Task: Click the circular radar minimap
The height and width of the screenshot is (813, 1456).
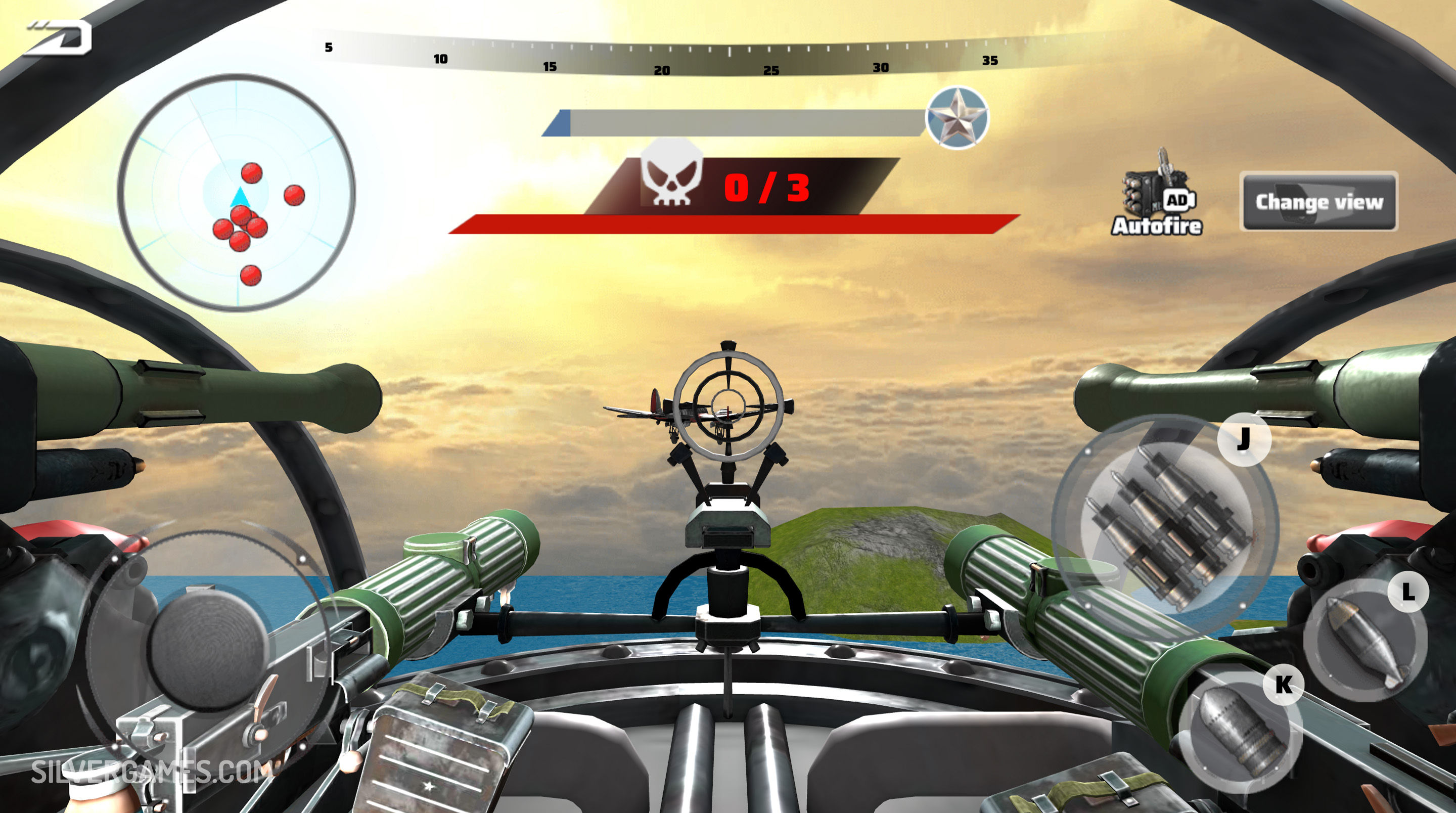Action: point(236,192)
